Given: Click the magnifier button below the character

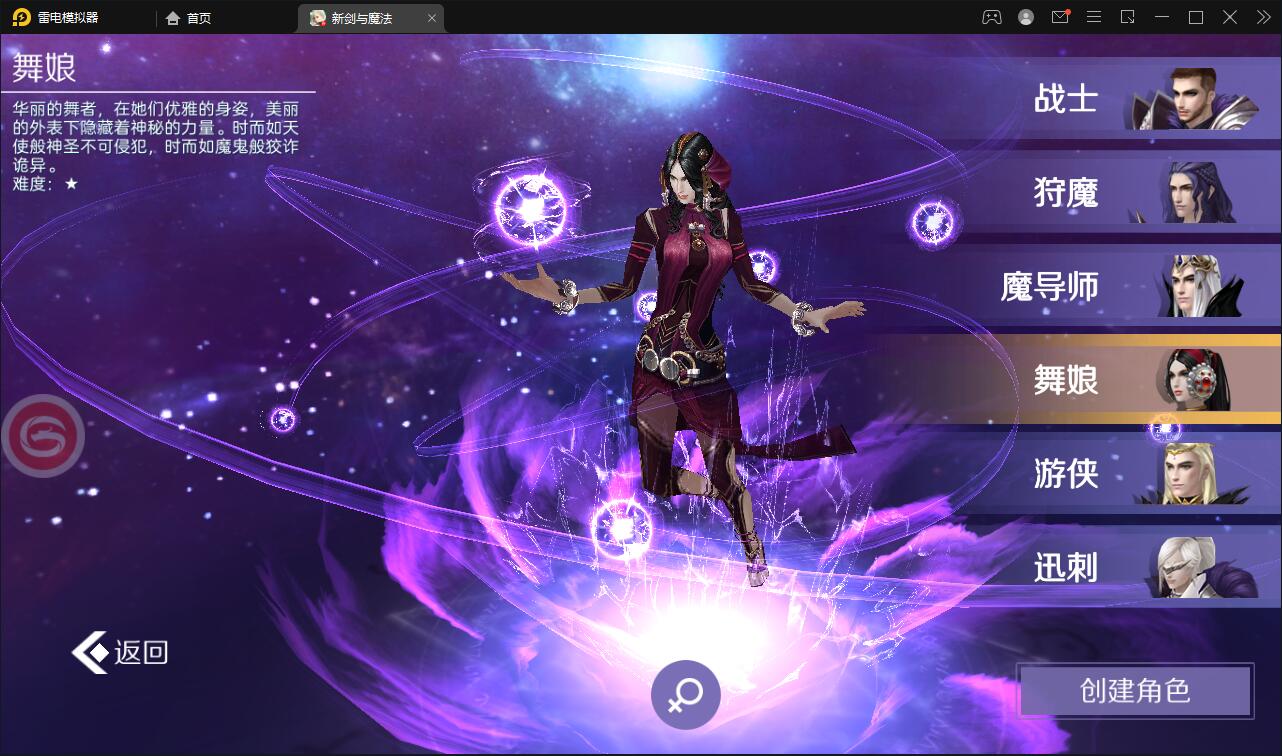Looking at the screenshot, I should (x=685, y=694).
